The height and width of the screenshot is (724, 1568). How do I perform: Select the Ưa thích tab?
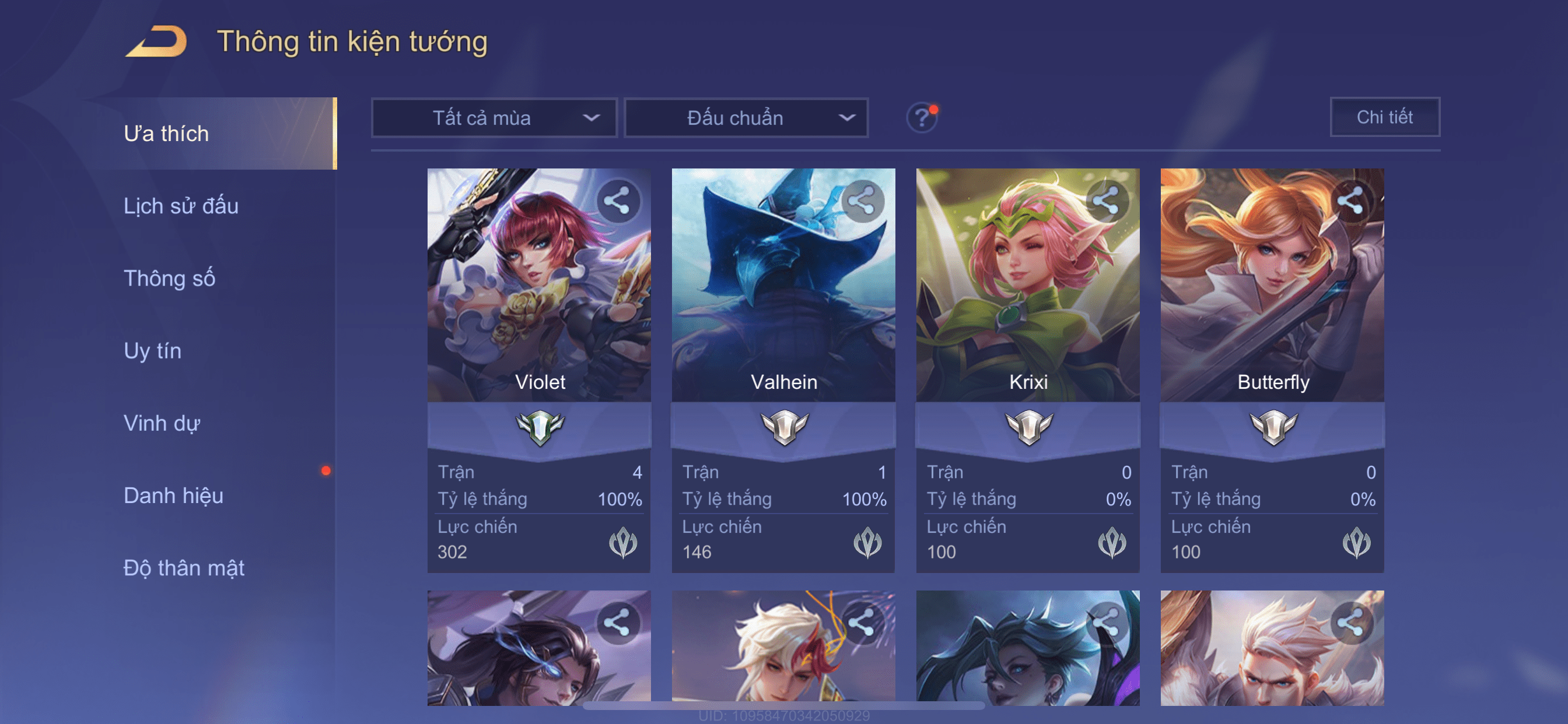[x=166, y=133]
